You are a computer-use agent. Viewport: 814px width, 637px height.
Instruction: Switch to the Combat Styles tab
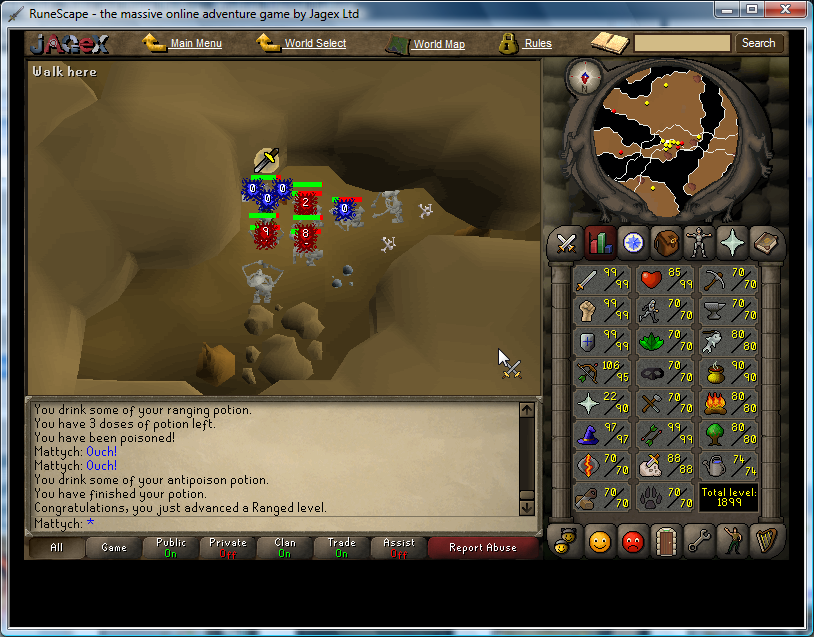(x=566, y=242)
